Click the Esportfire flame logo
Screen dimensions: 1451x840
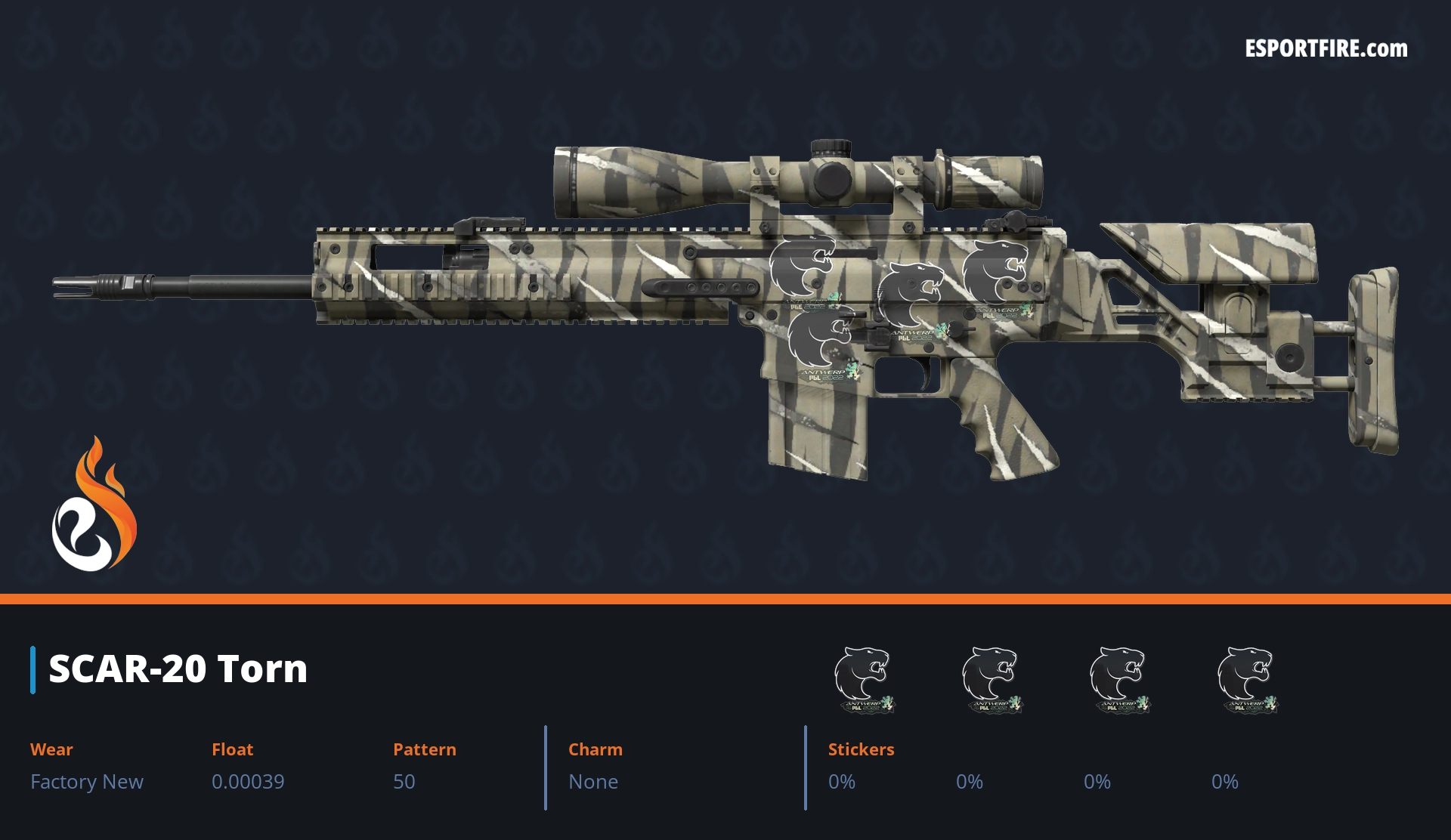[94, 506]
